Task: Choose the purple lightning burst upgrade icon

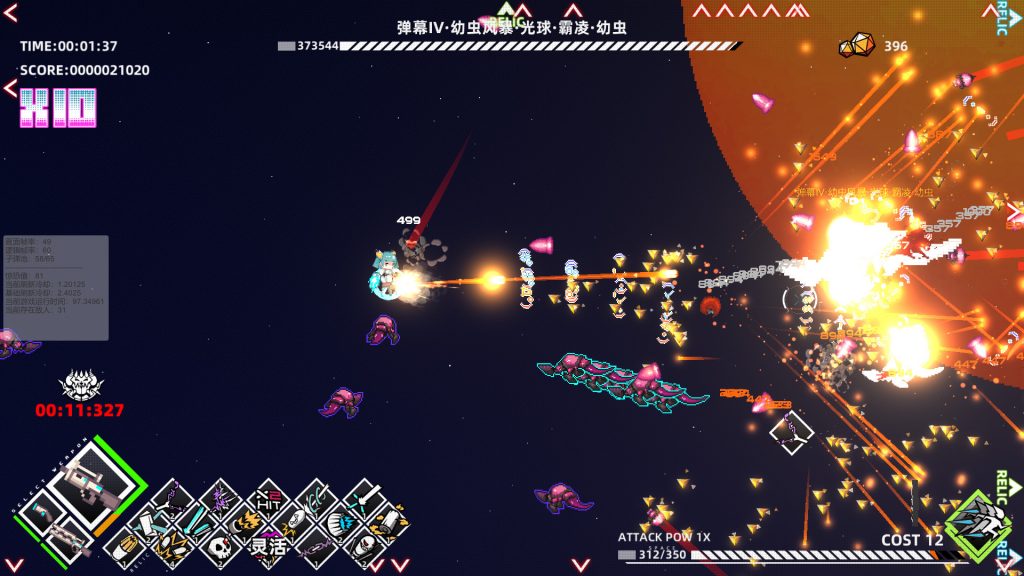Action: [221, 497]
